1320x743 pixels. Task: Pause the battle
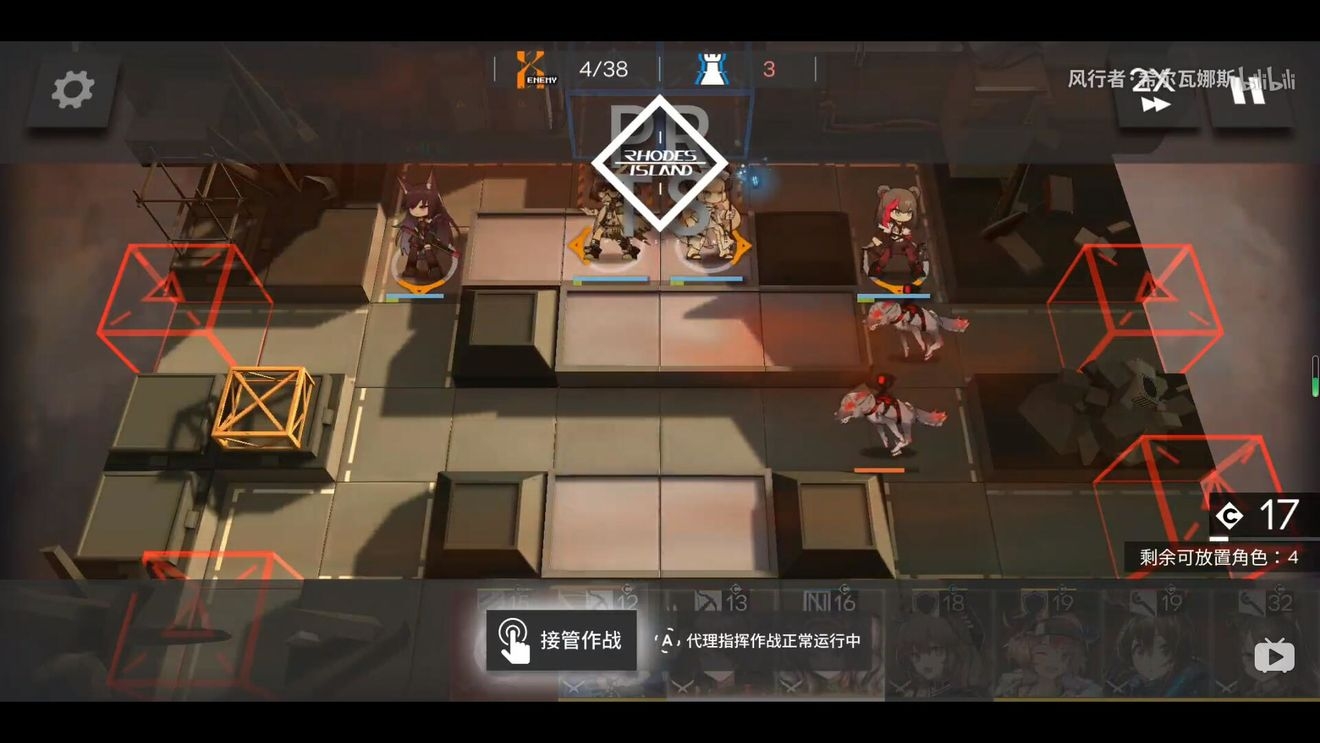(x=1248, y=90)
